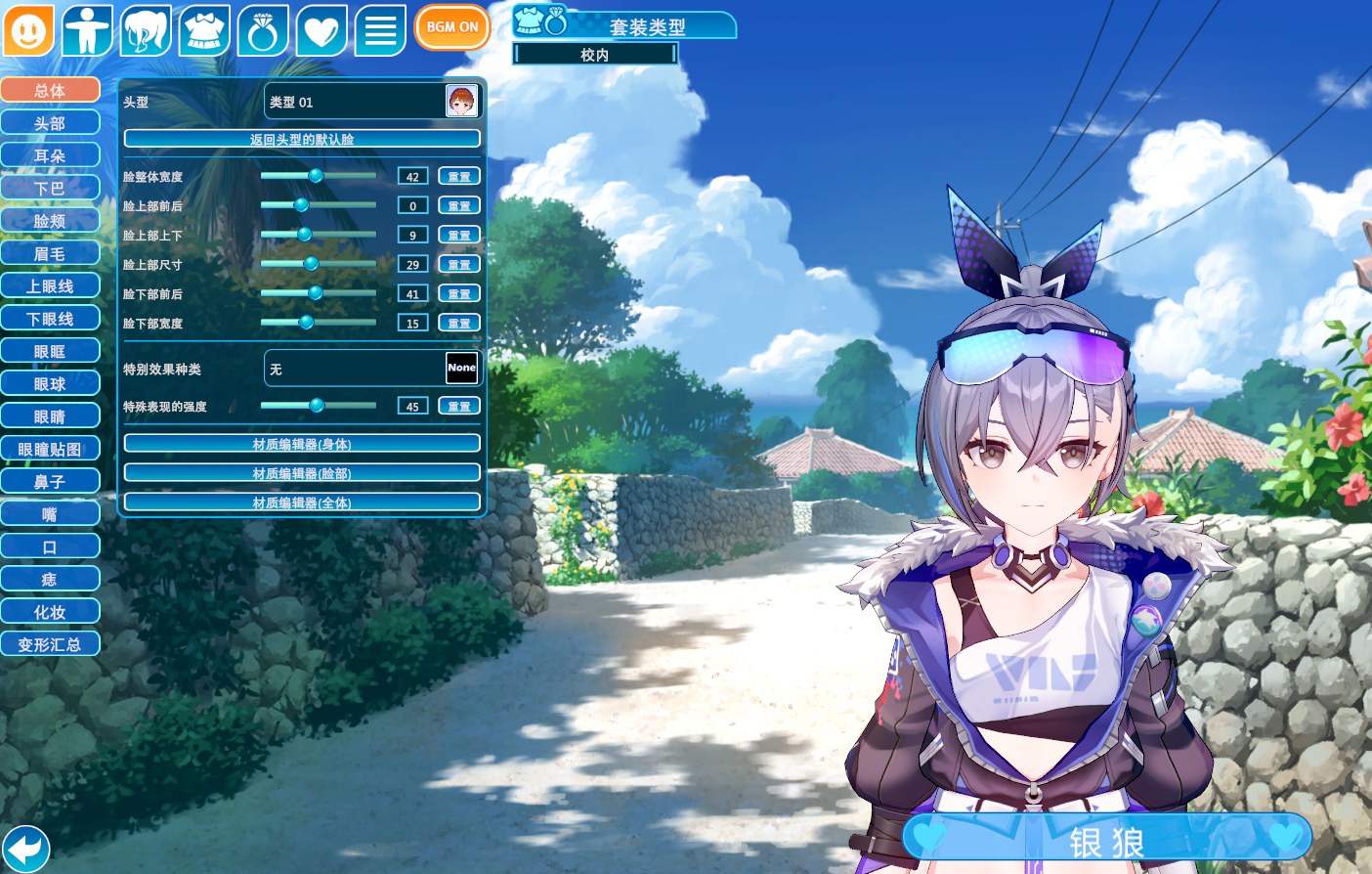1372x874 pixels.
Task: Open 材质编辑器(脸部) editor
Action: click(302, 473)
